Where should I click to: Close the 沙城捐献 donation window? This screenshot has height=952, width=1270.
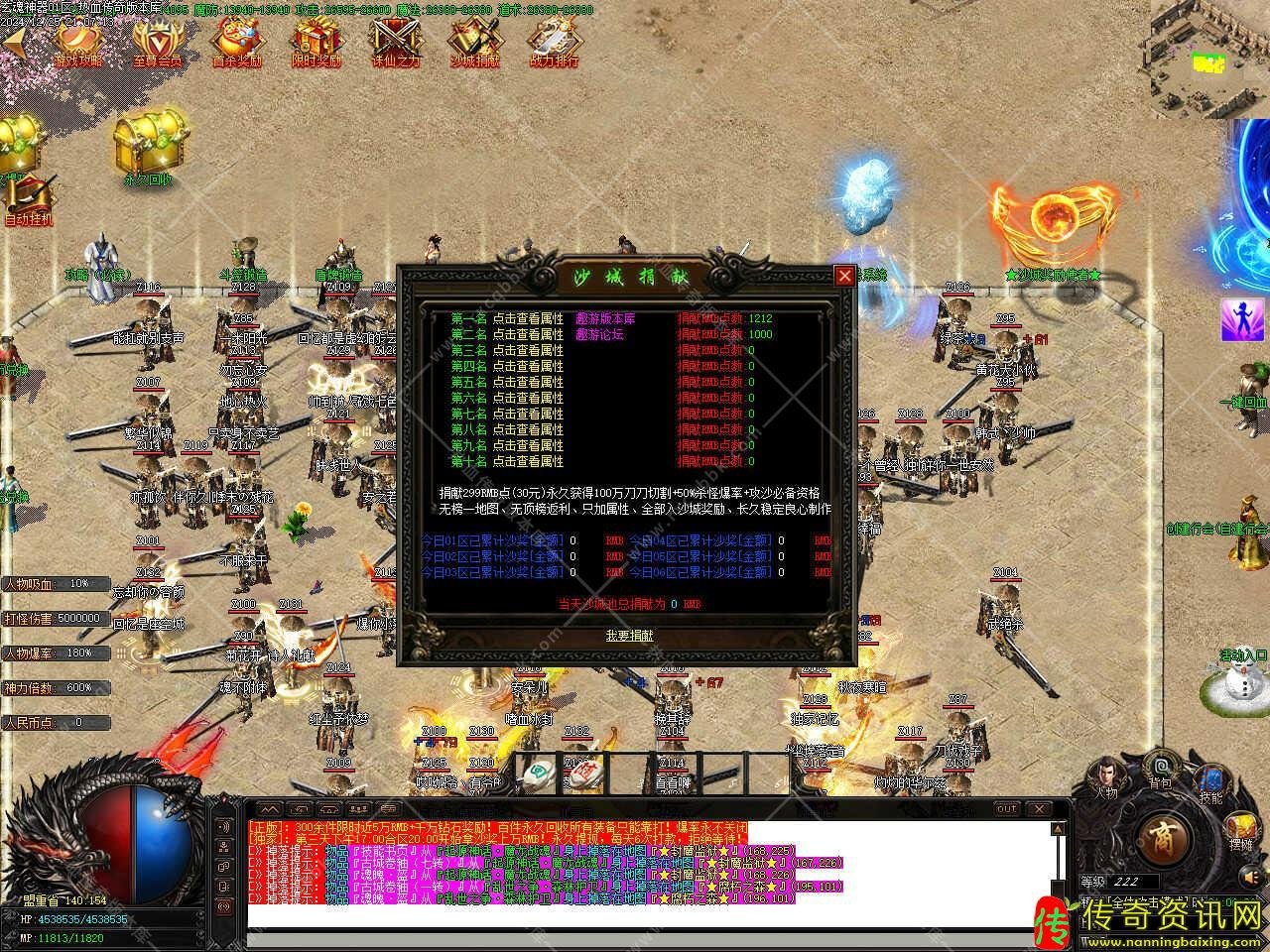[x=844, y=276]
